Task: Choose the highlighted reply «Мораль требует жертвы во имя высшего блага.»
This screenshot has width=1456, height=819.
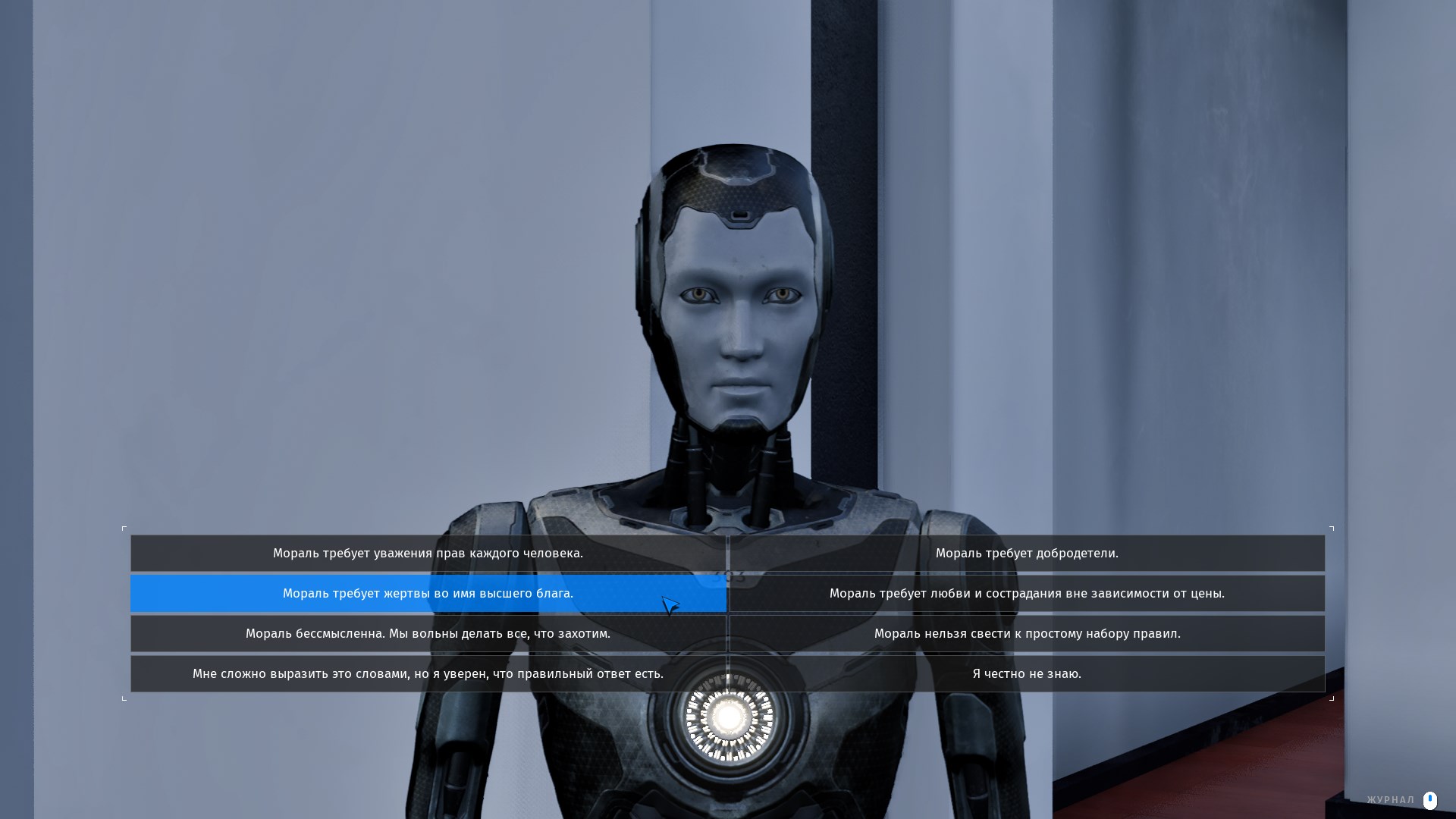Action: point(428,594)
